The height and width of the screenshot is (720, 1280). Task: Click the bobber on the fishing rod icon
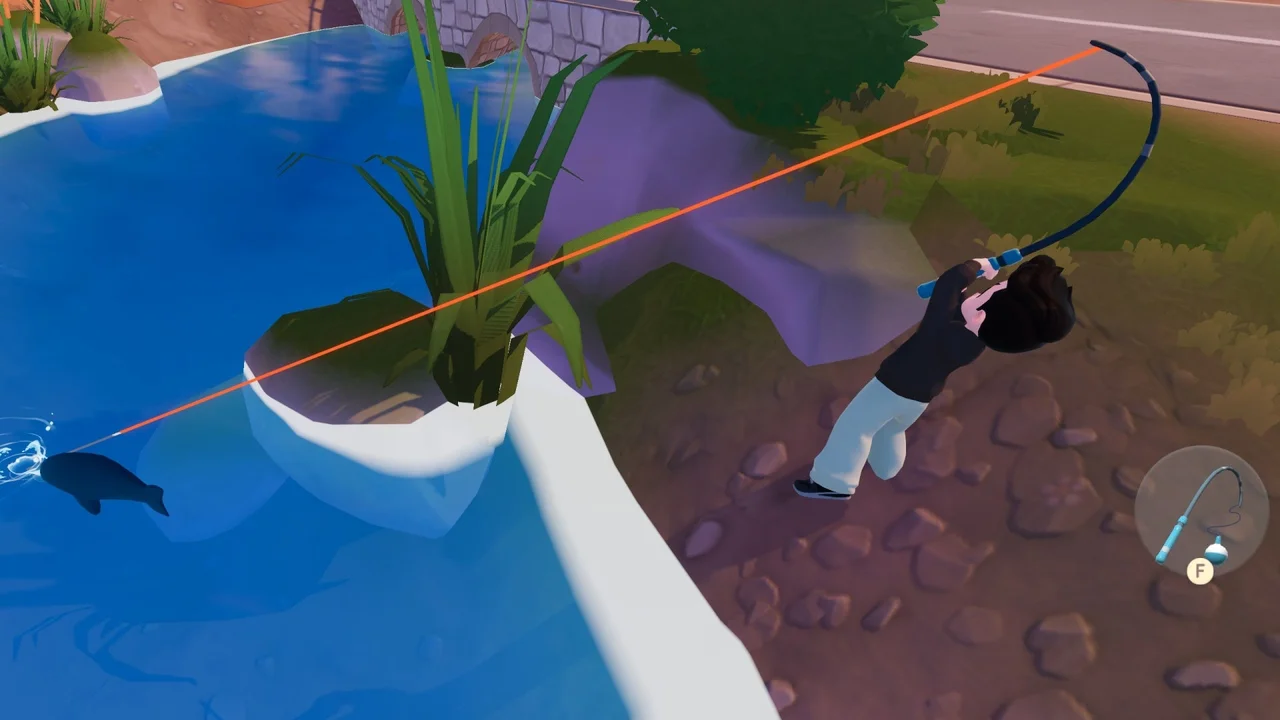click(x=1217, y=551)
